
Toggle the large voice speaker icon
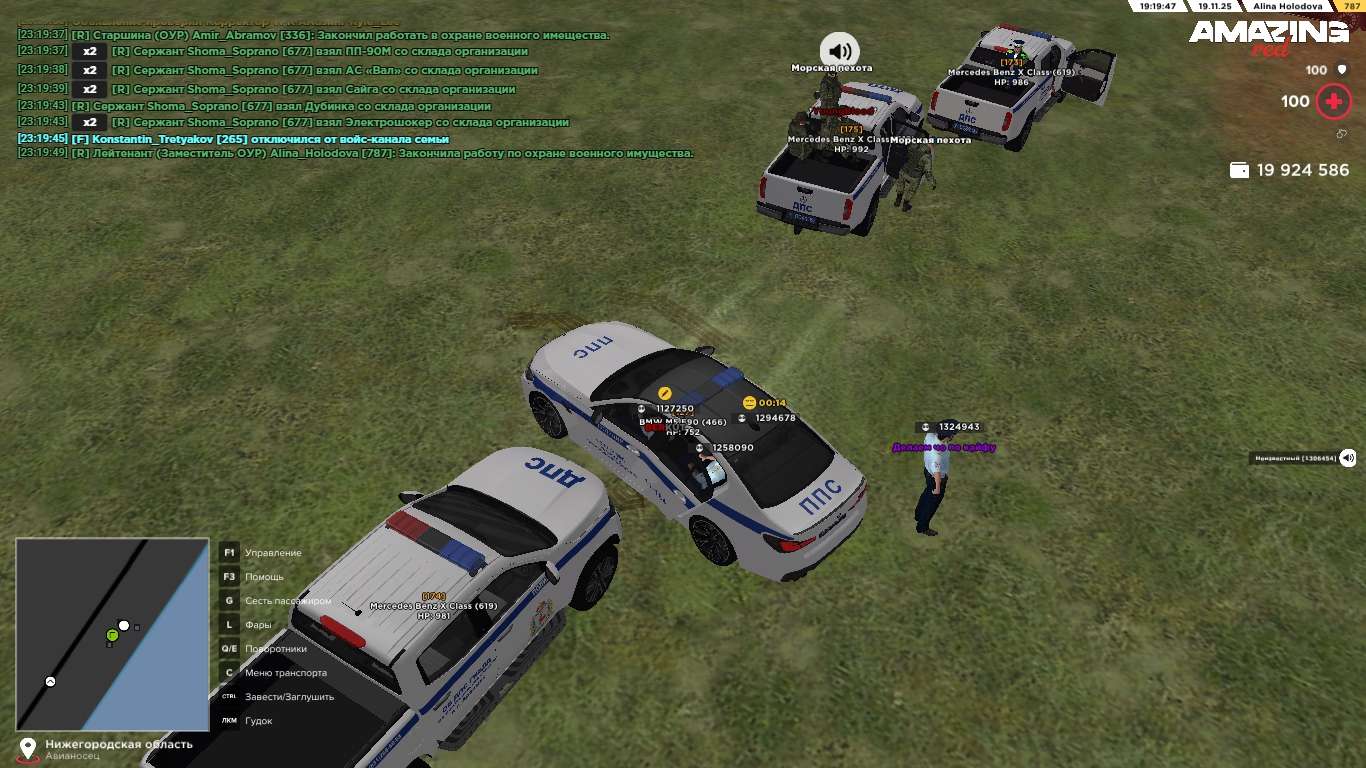click(840, 50)
